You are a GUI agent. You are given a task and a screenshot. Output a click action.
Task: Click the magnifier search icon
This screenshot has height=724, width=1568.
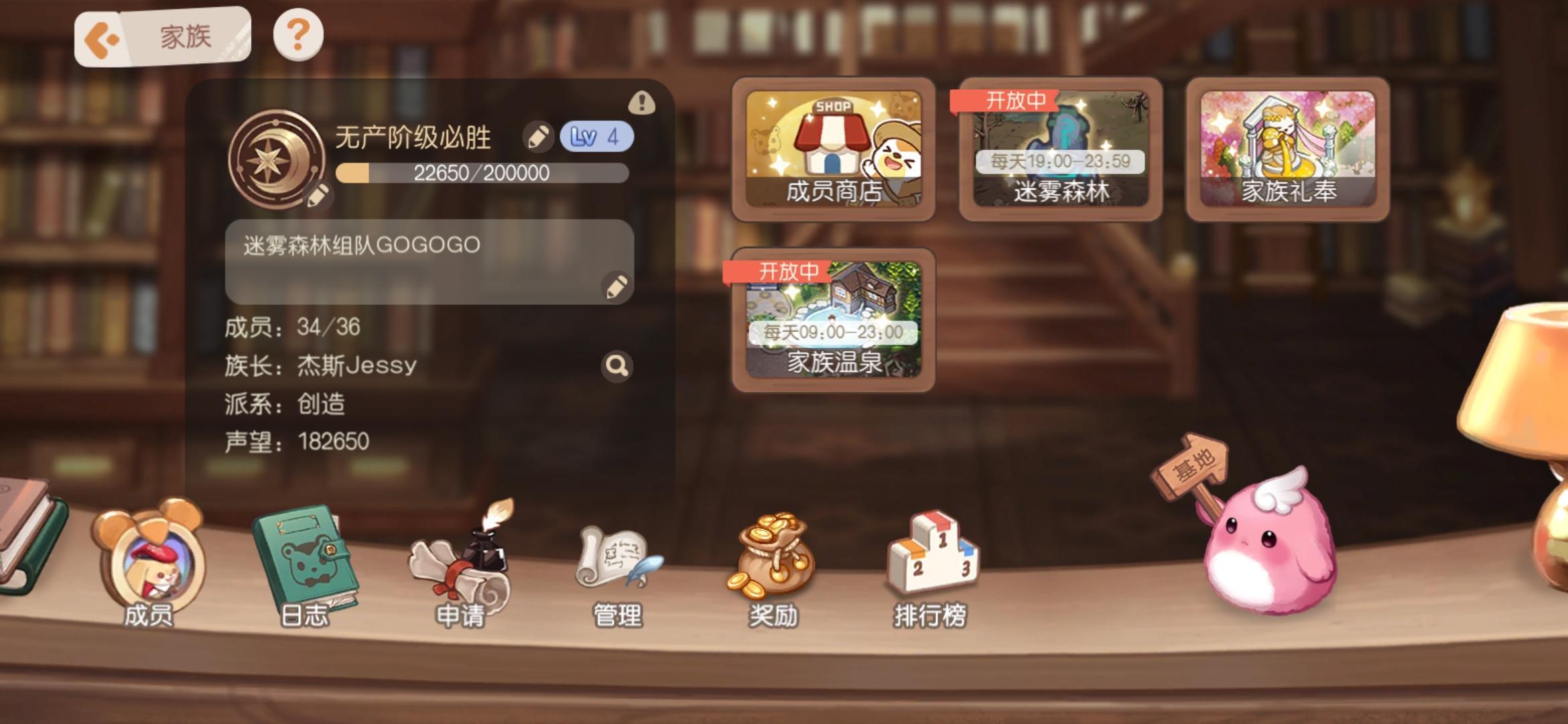(x=616, y=366)
